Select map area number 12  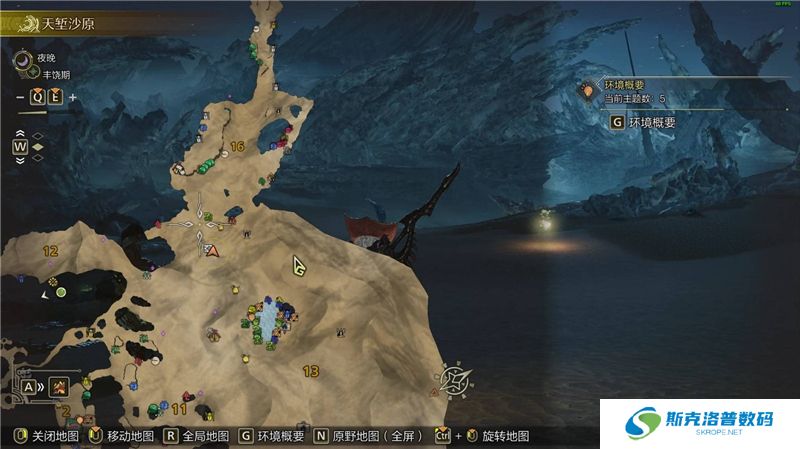[x=50, y=250]
